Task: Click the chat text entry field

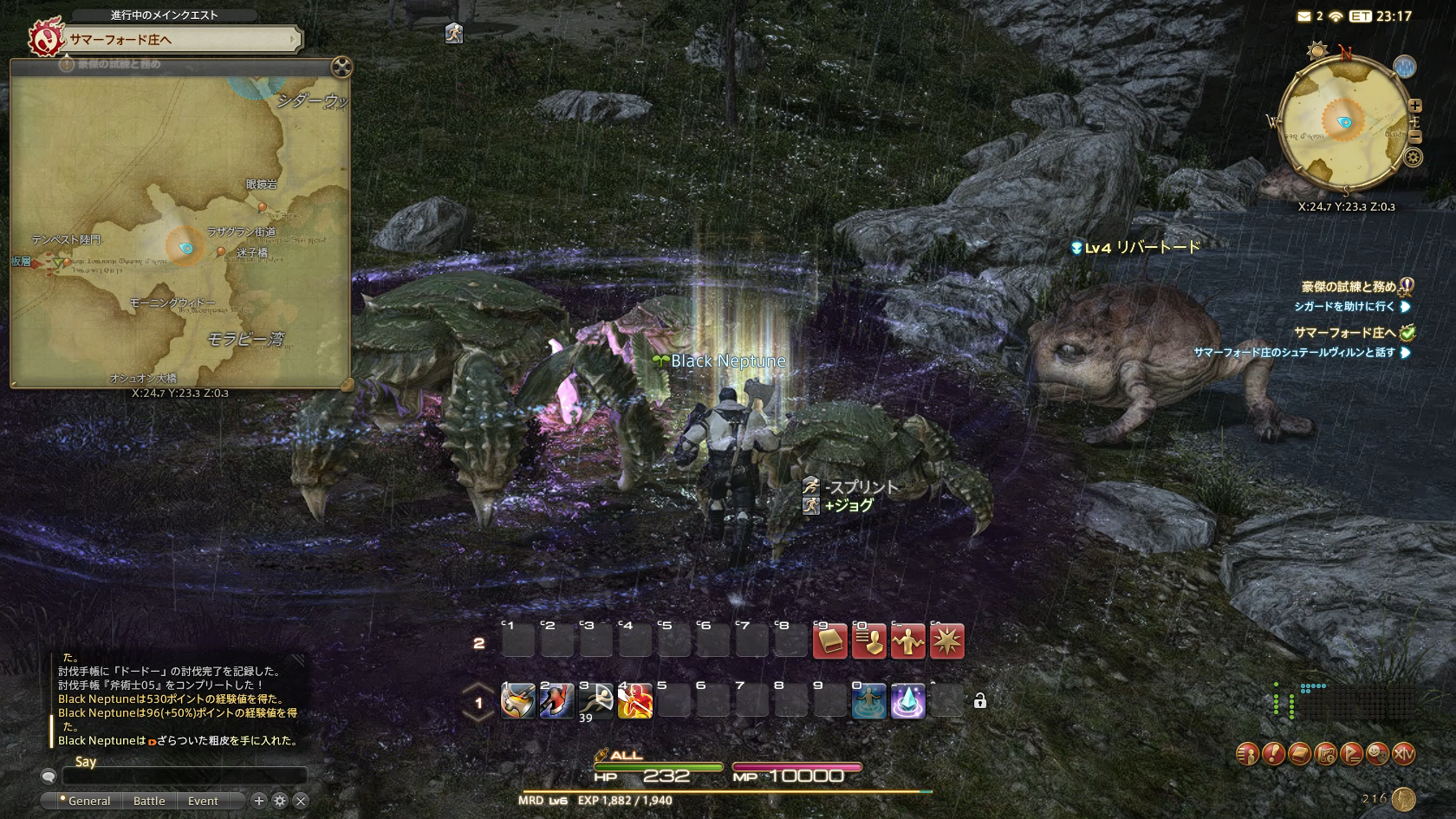Action: (184, 777)
